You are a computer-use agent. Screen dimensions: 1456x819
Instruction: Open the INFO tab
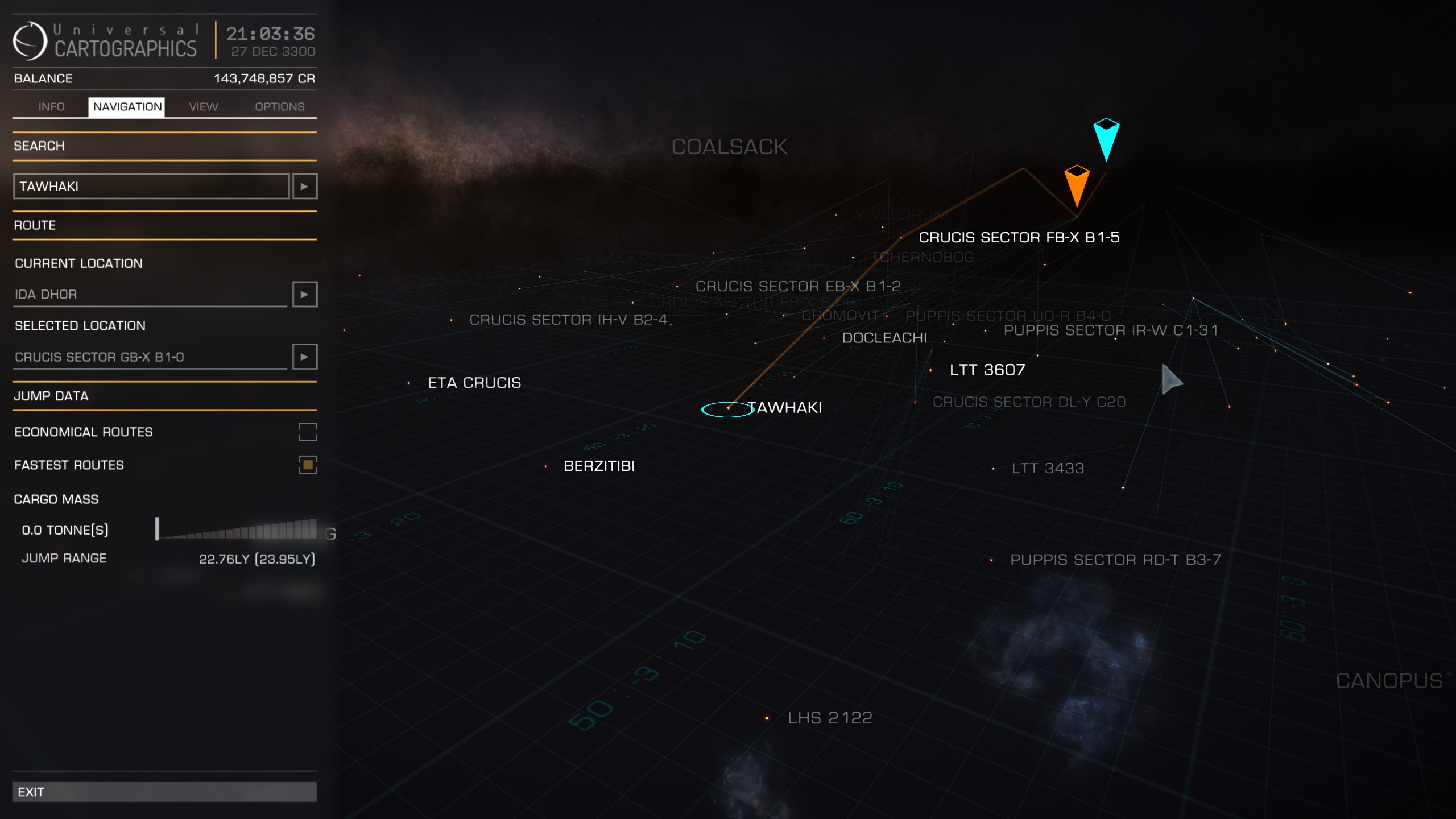pyautogui.click(x=51, y=106)
